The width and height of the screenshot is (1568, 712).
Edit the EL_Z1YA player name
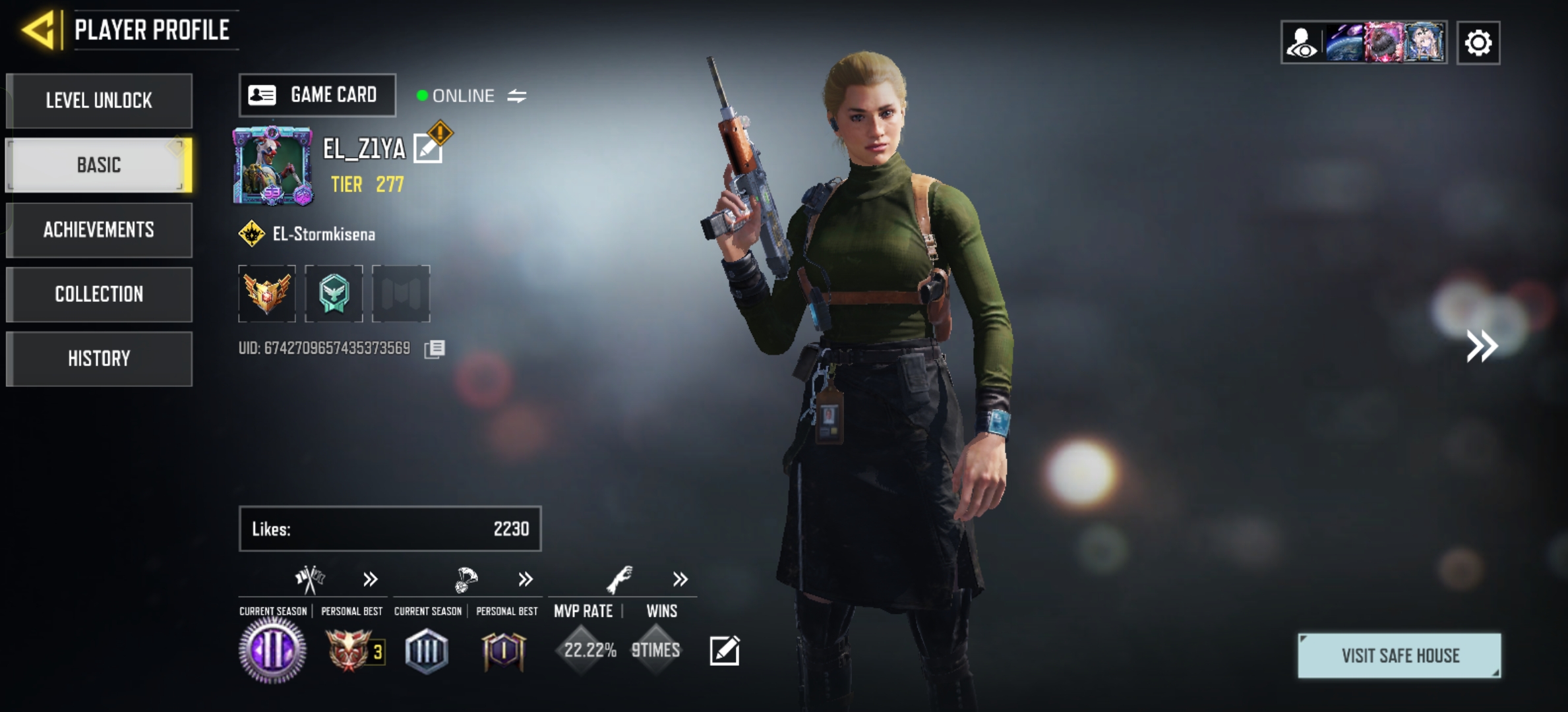pyautogui.click(x=429, y=148)
